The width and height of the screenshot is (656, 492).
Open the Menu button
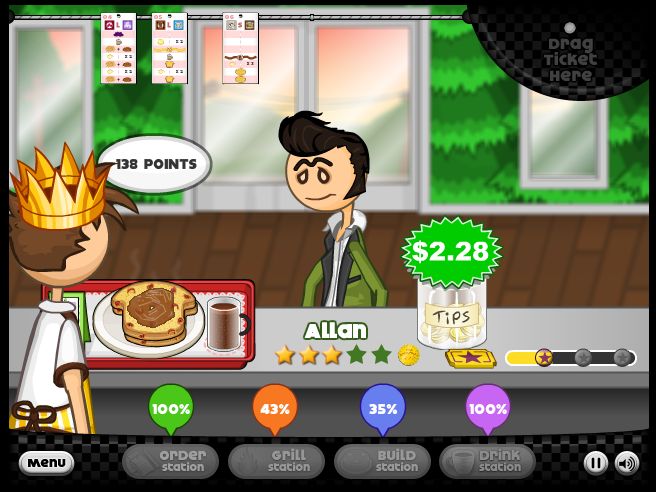point(46,462)
